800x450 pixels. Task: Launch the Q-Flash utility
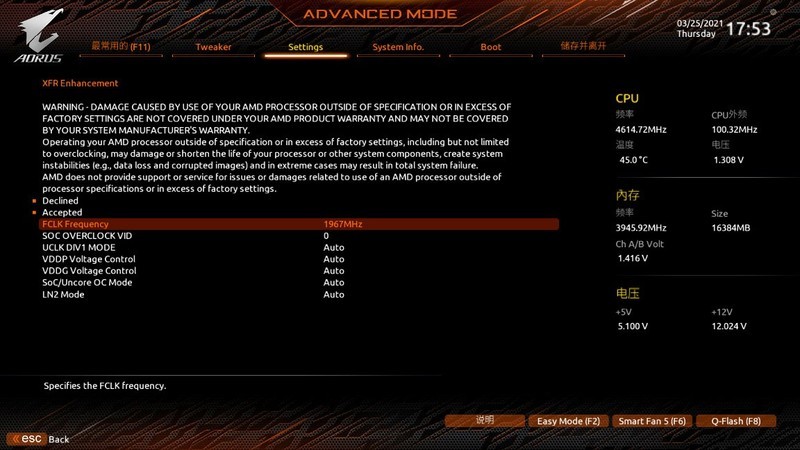[735, 421]
